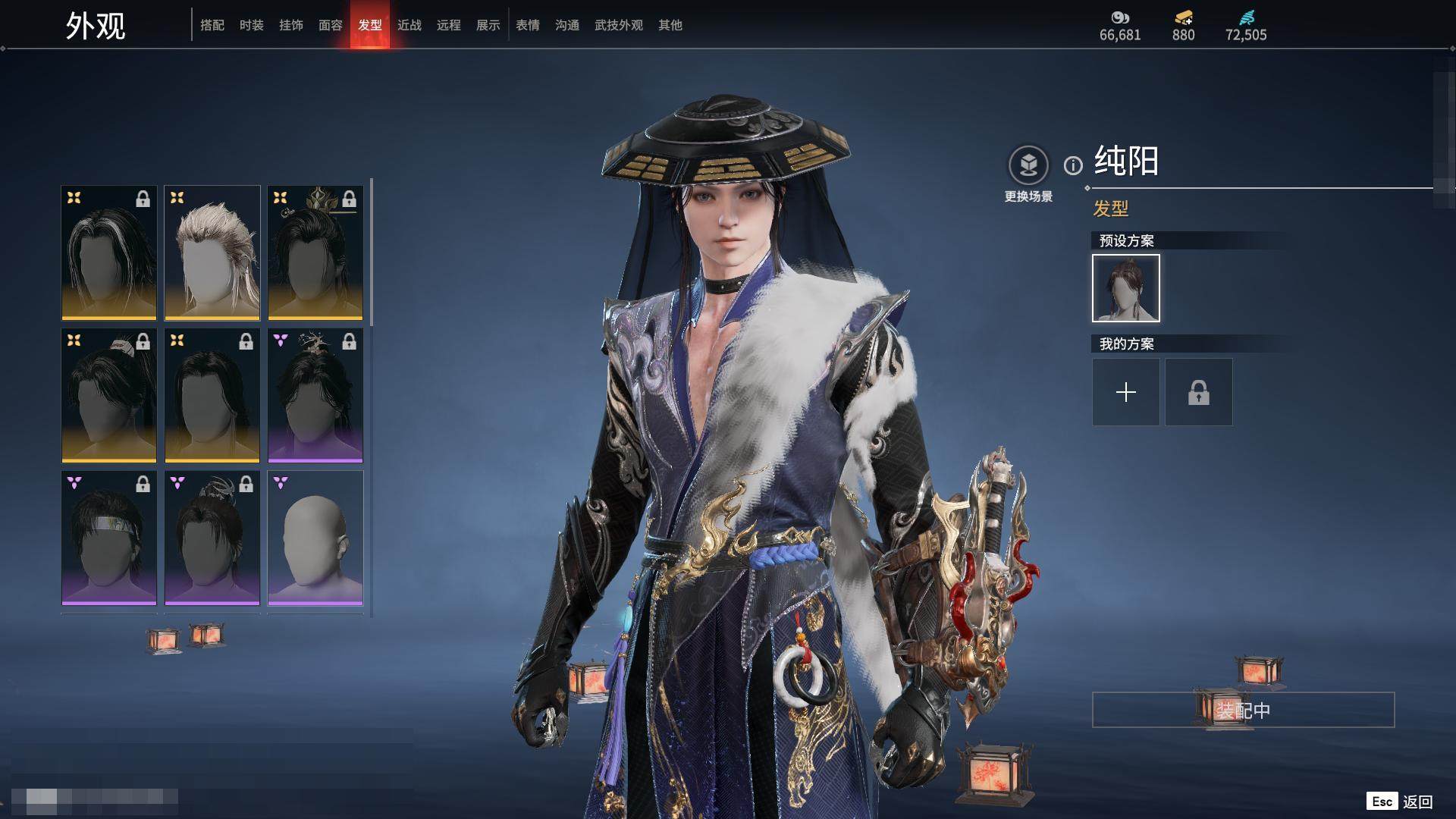This screenshot has width=1456, height=819.
Task: Go to the 面容 tab
Action: coord(331,25)
